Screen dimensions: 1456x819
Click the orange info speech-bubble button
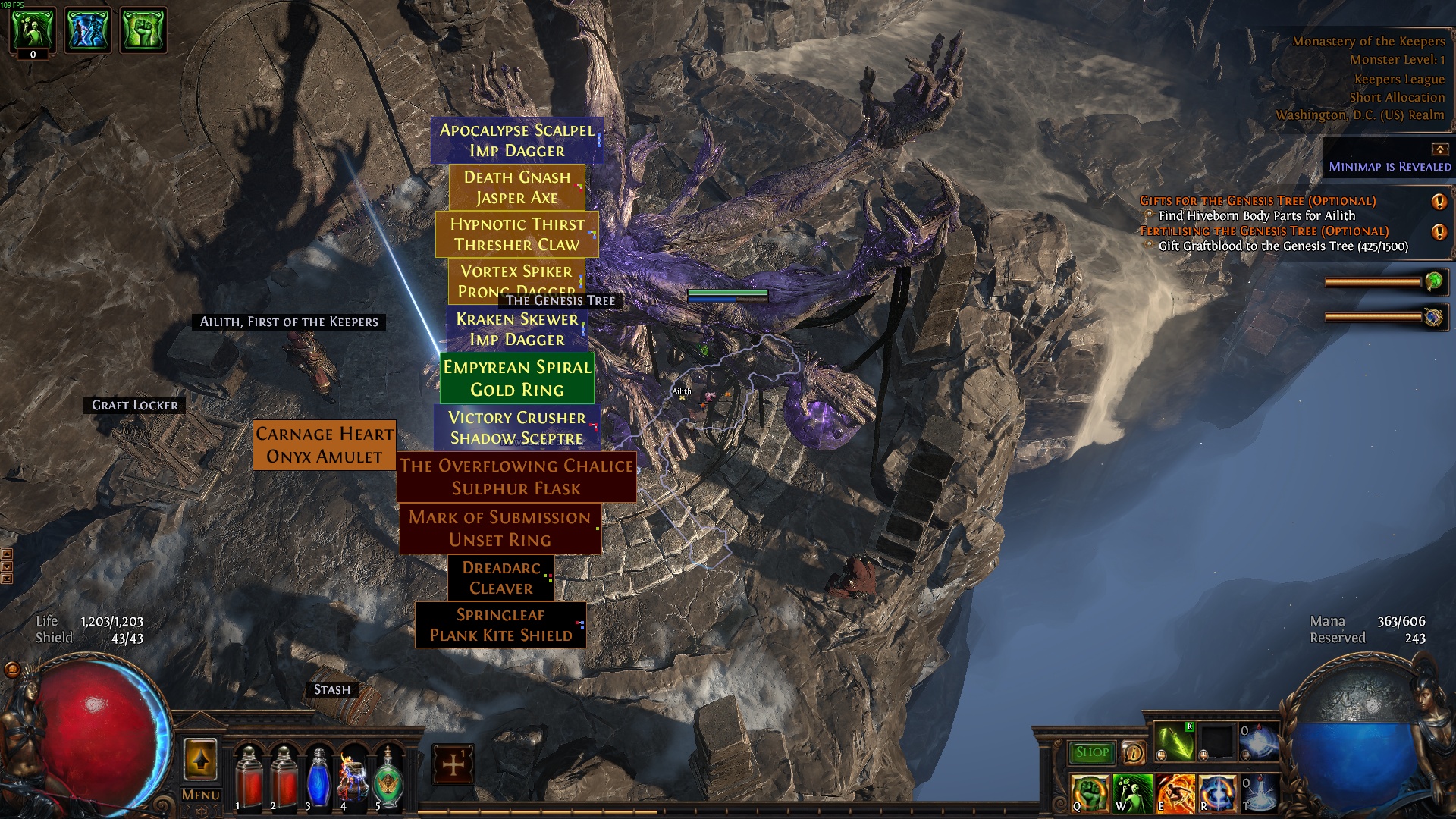point(1133,752)
